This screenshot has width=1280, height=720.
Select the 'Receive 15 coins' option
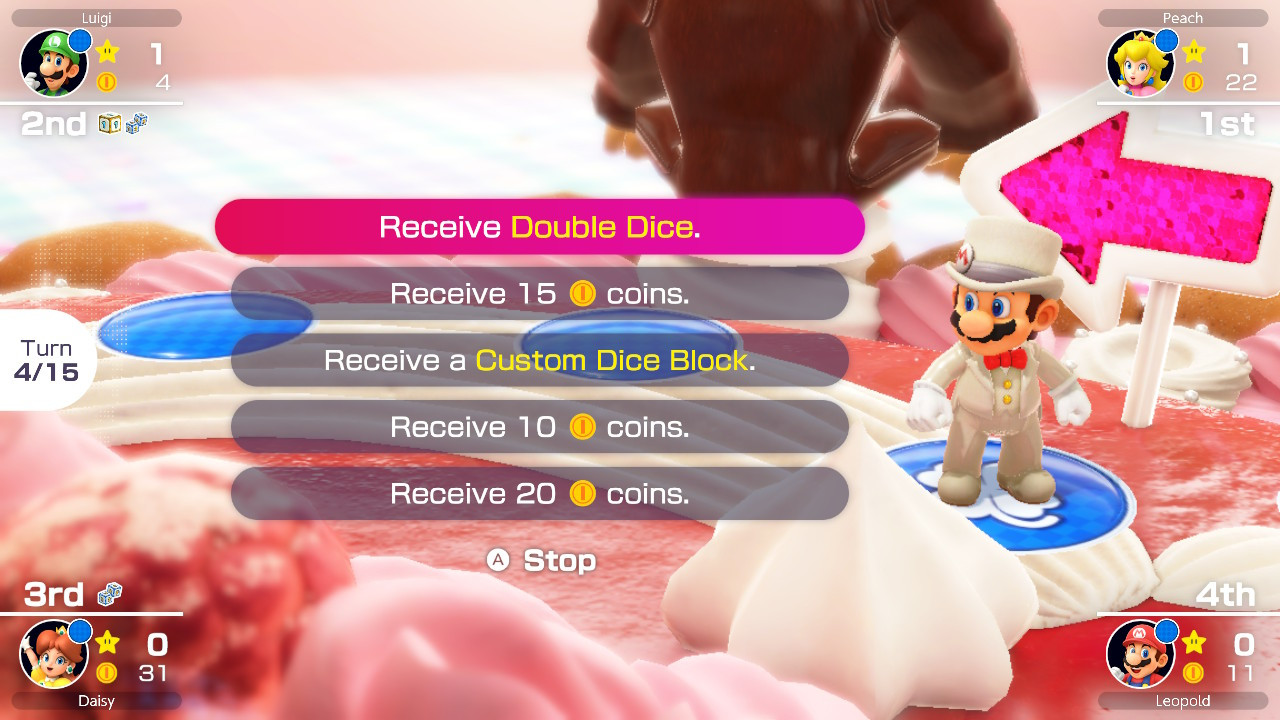[540, 293]
